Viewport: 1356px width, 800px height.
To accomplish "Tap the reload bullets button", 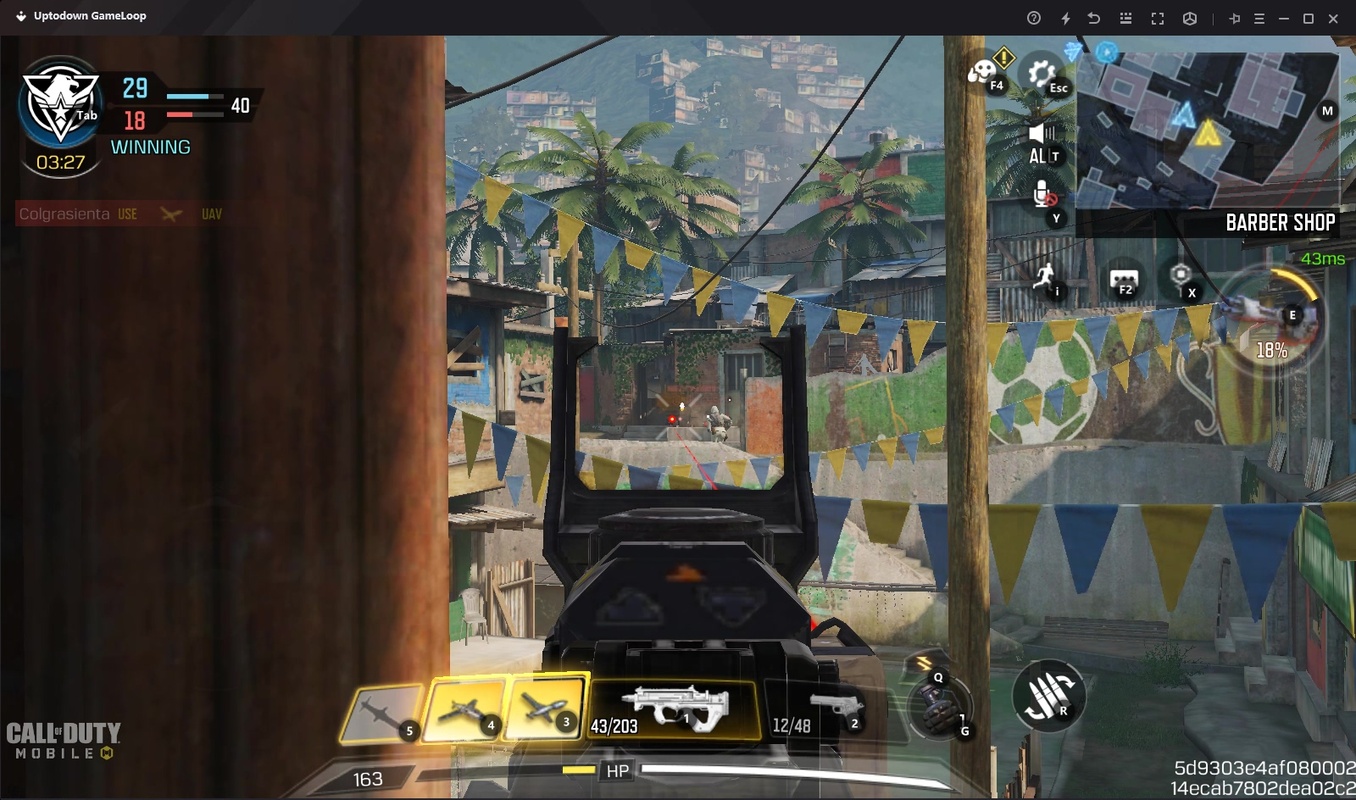I will pyautogui.click(x=1047, y=695).
